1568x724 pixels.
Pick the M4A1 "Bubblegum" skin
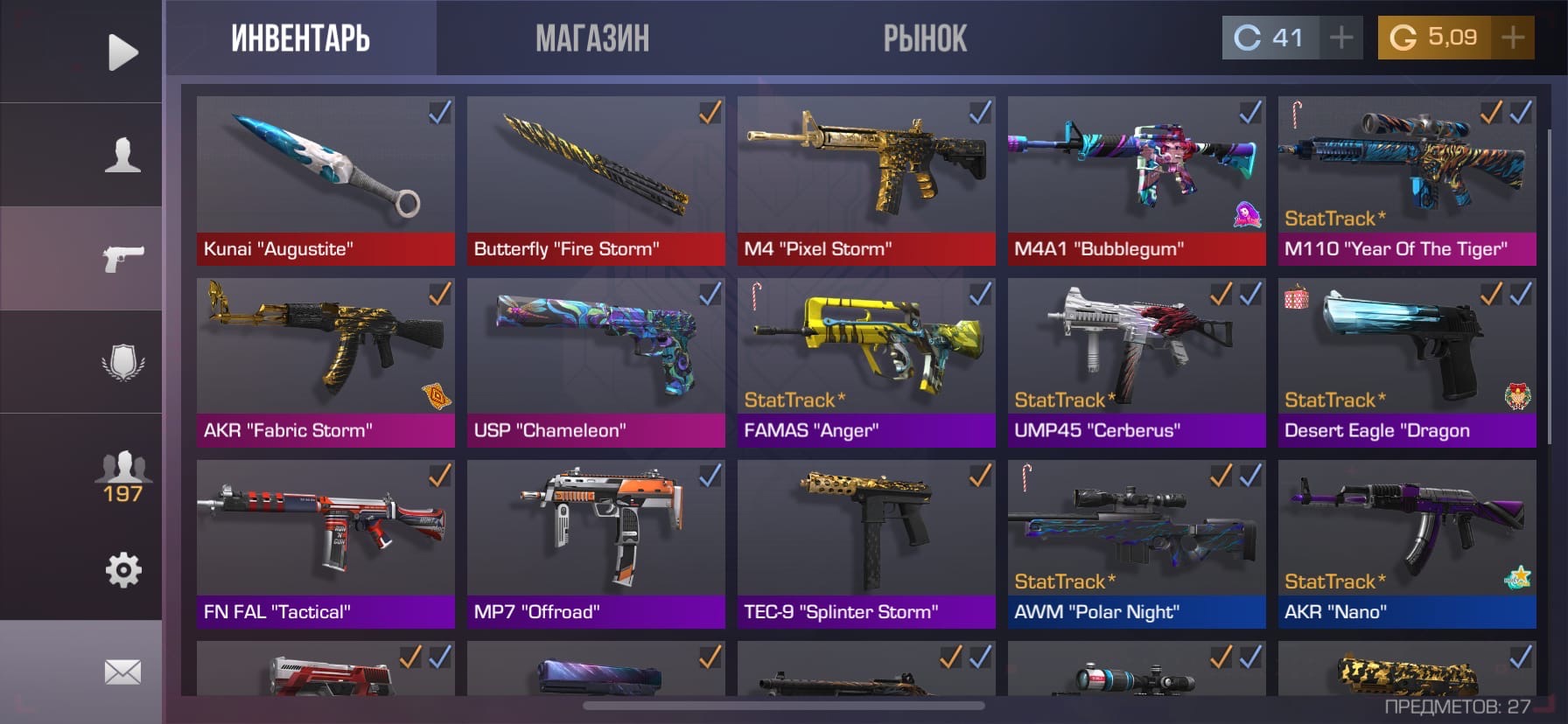(1137, 180)
